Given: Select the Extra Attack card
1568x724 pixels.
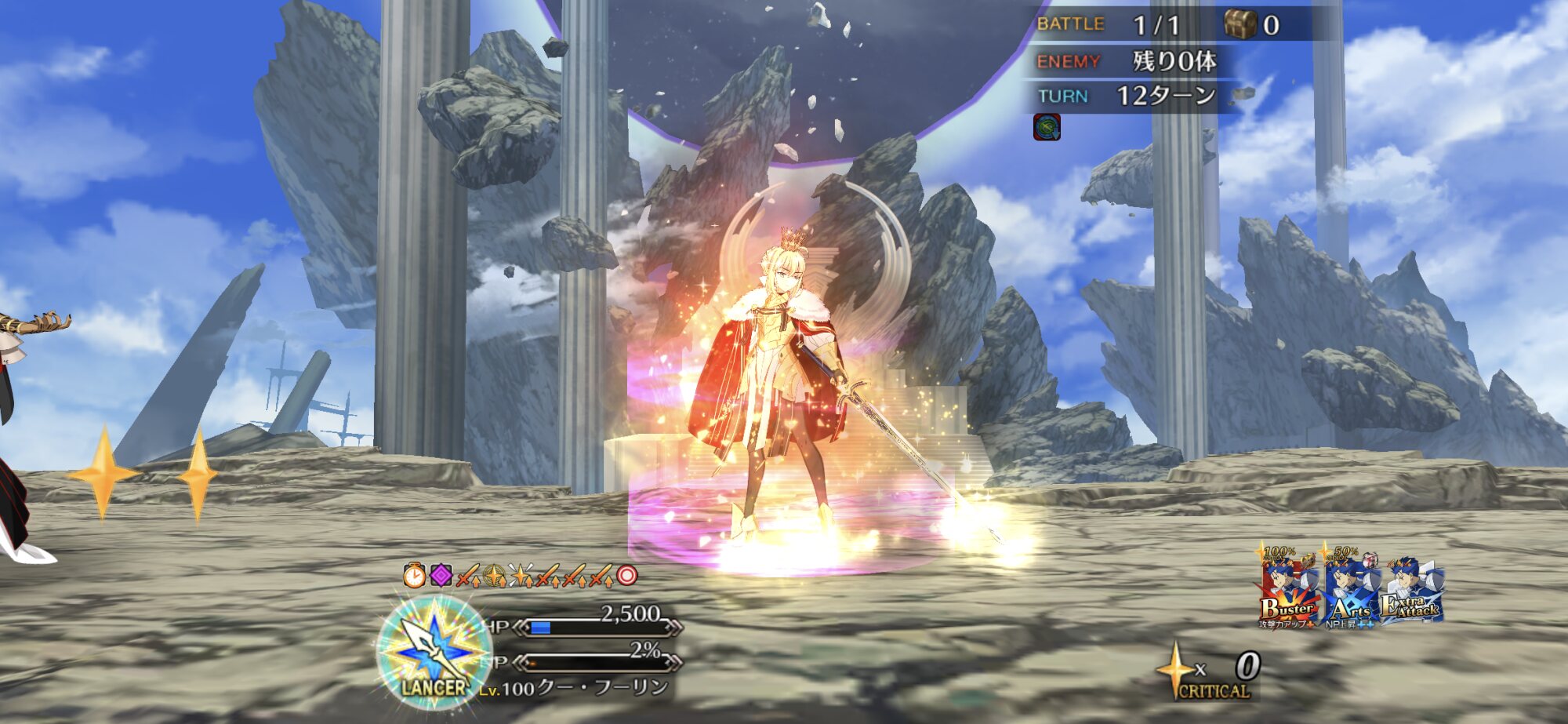Looking at the screenshot, I should [x=1413, y=592].
